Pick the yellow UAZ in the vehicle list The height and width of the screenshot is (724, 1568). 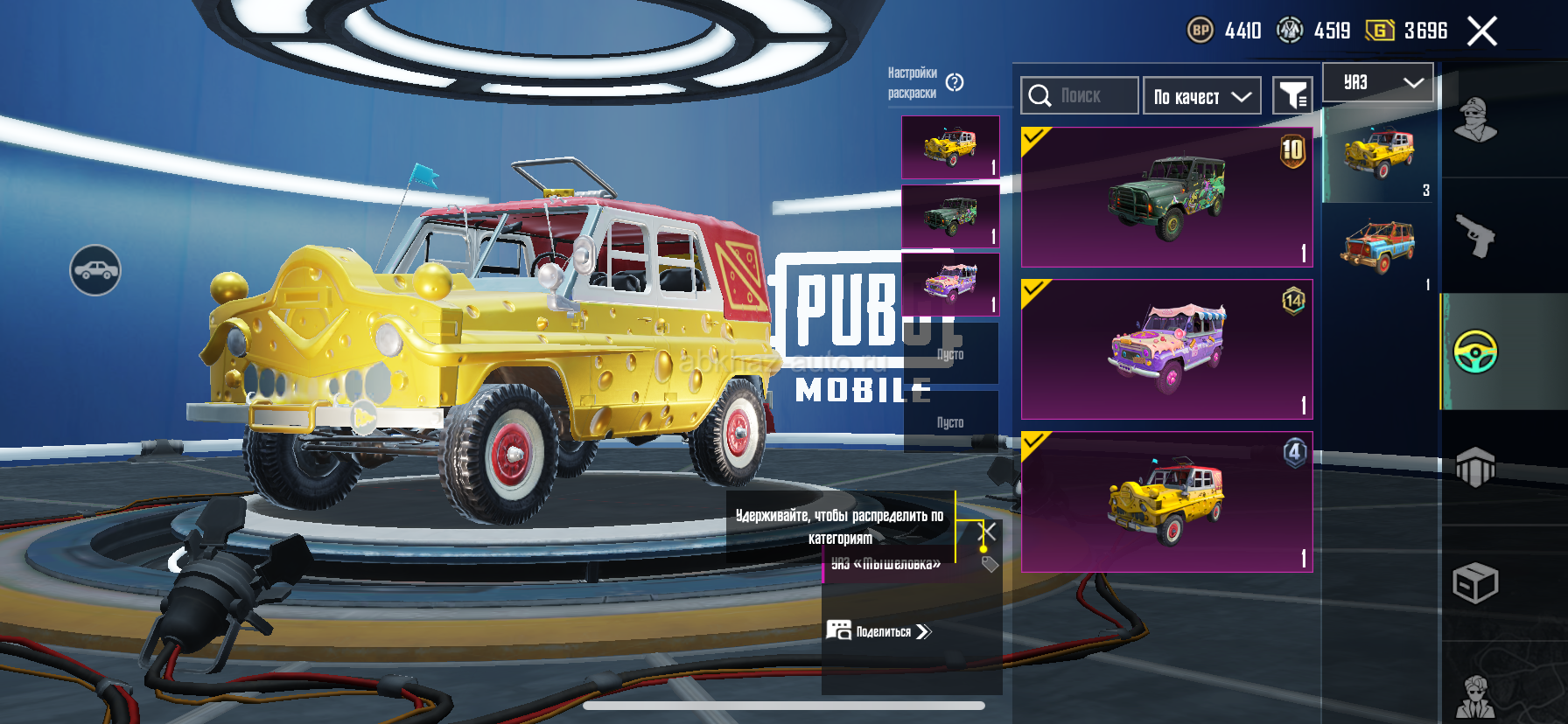coord(1379,154)
